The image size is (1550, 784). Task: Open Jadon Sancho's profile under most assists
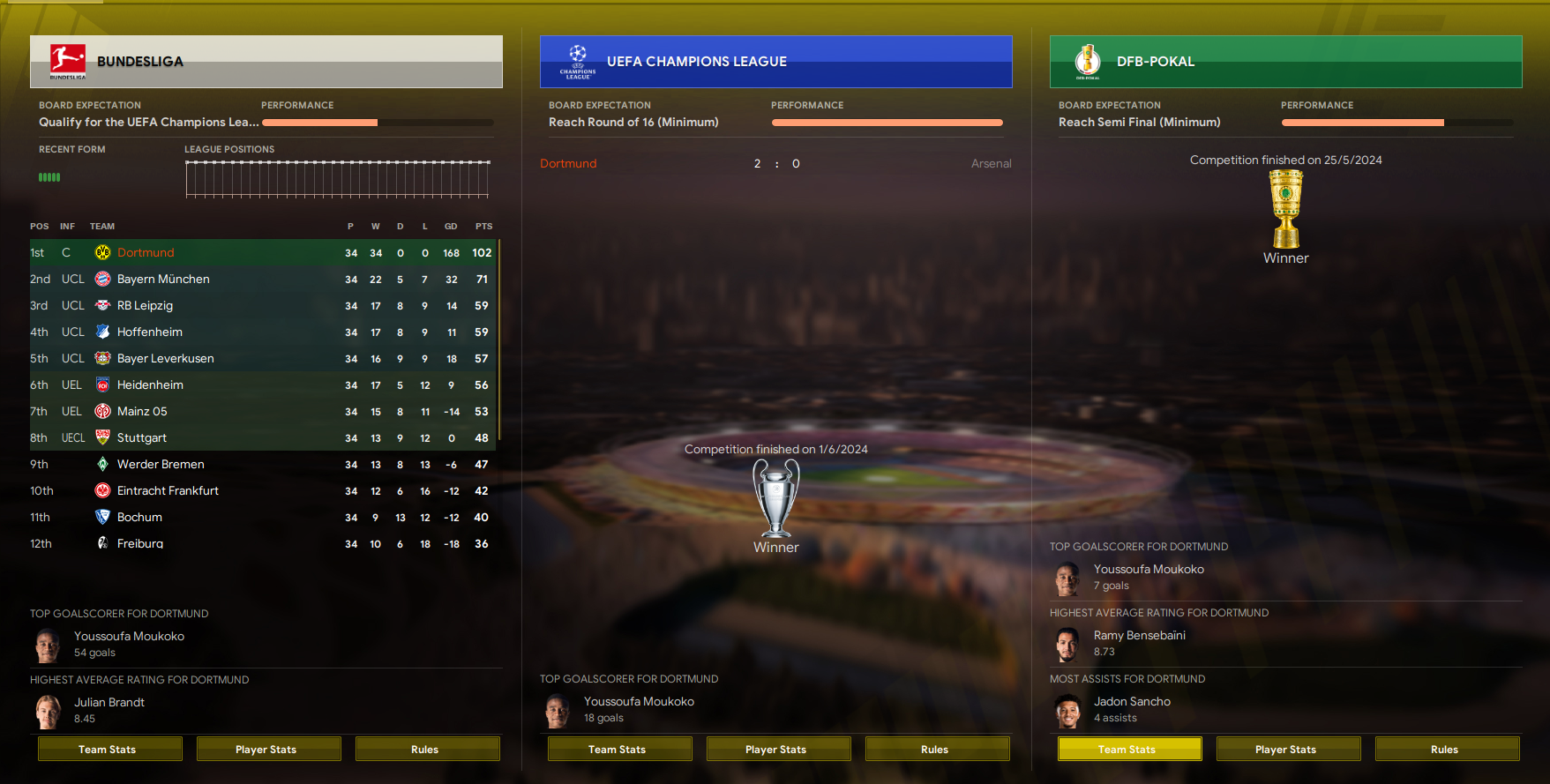click(x=1132, y=701)
